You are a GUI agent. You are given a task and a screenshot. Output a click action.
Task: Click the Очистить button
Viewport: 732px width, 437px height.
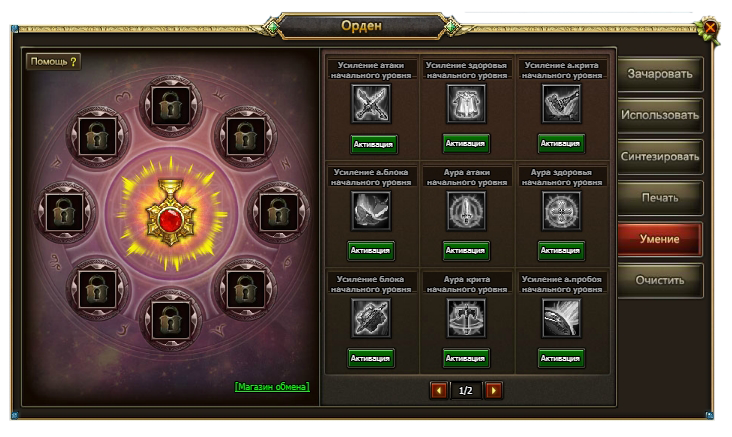tap(659, 281)
